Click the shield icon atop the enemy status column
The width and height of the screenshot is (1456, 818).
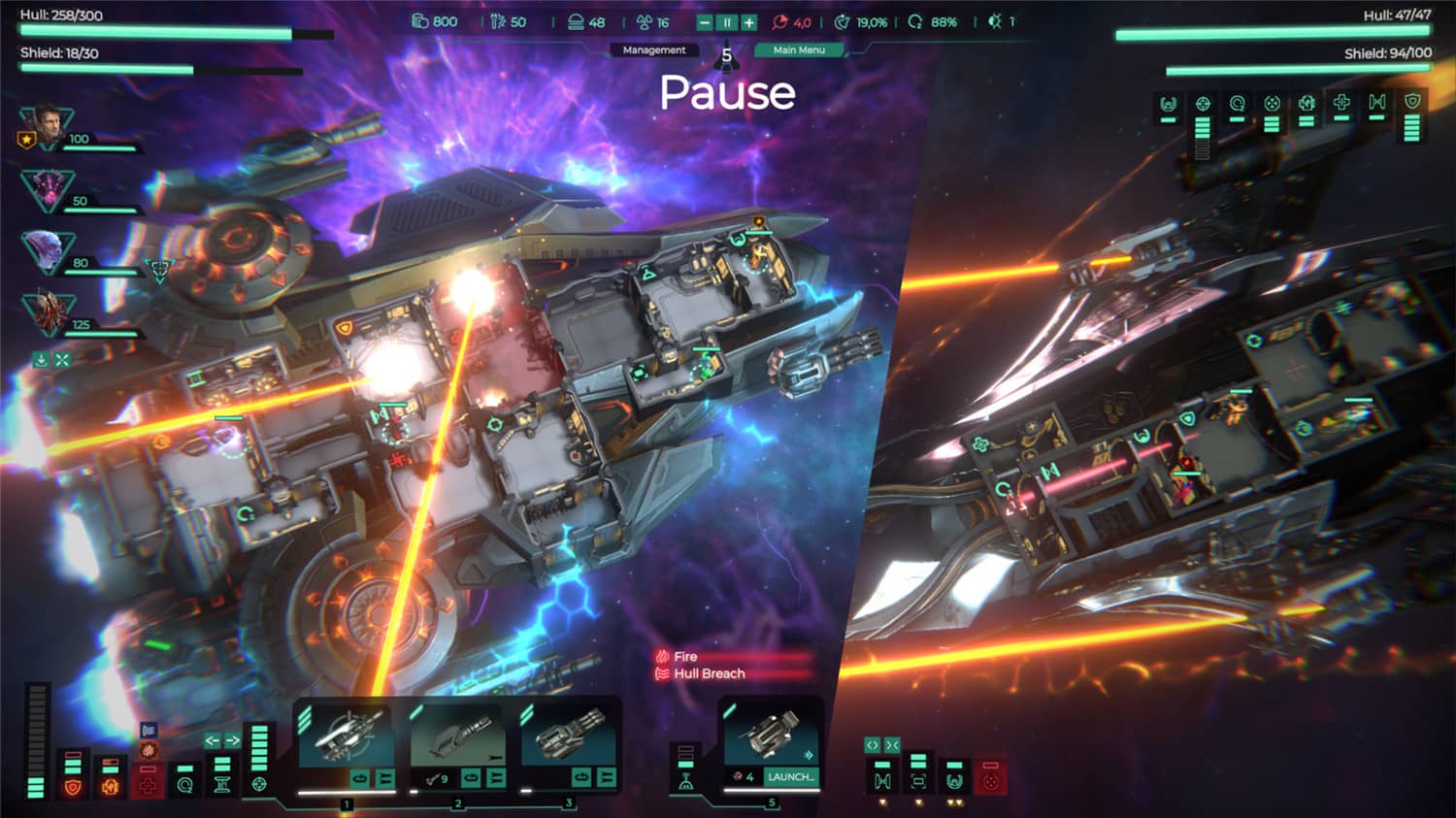tap(1412, 101)
